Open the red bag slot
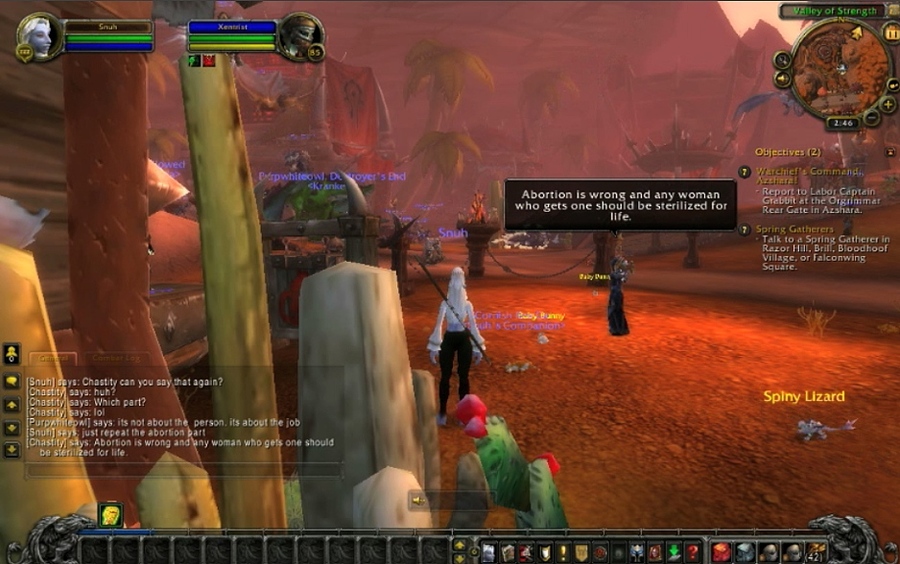Screen dimensions: 900x564 721,551
